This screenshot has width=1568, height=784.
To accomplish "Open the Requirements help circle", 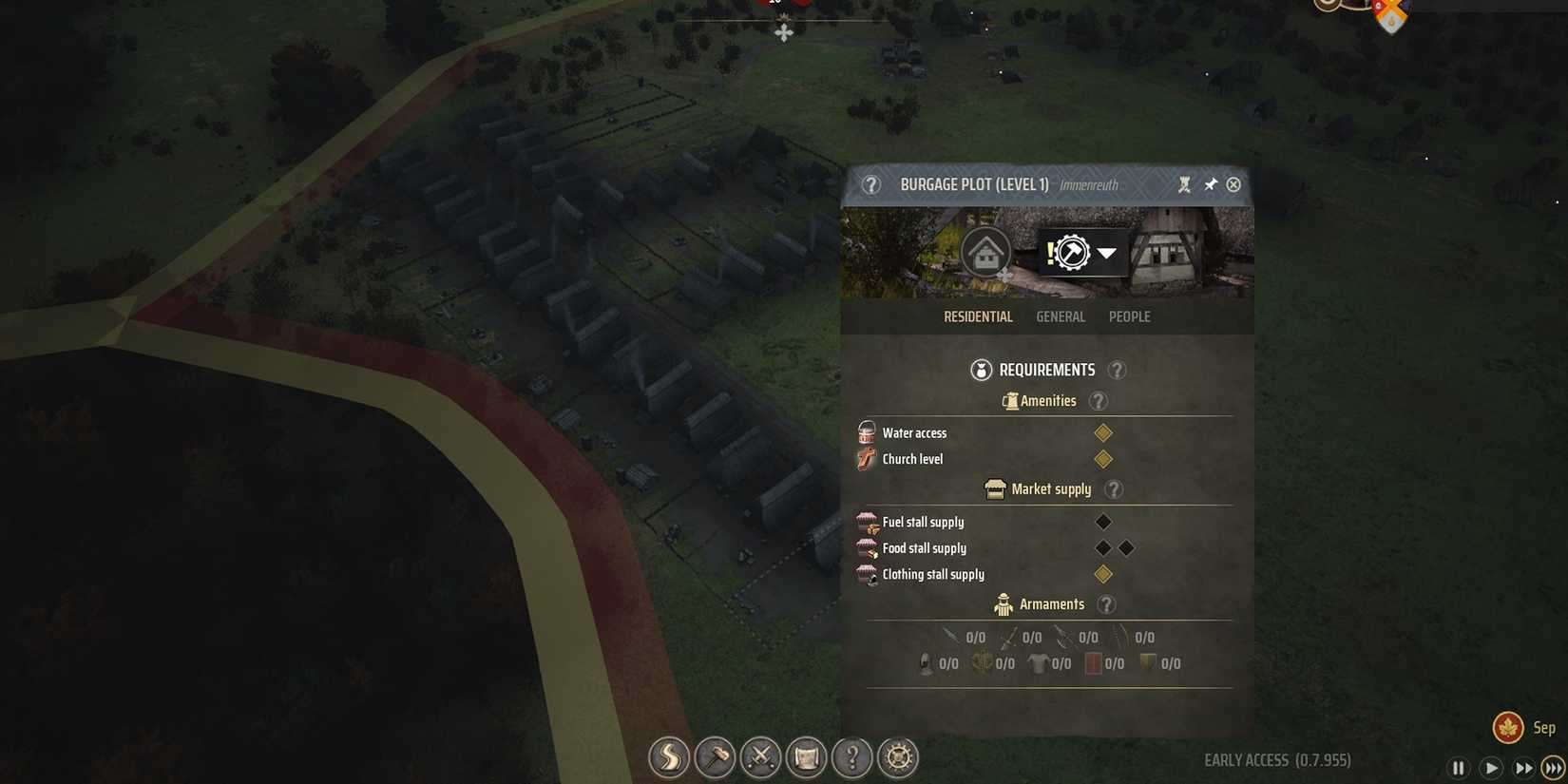I will (x=1117, y=370).
